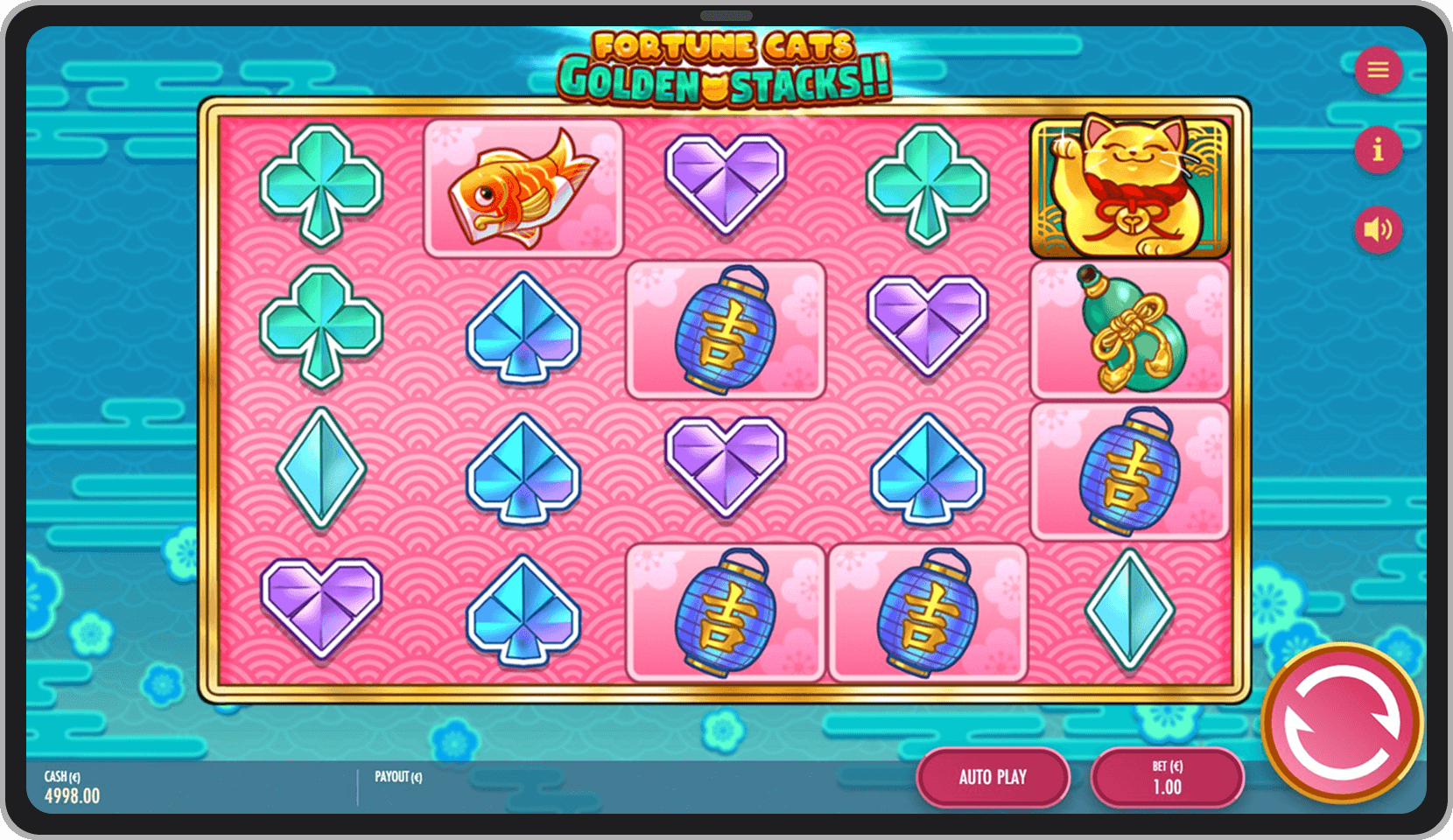Open the bet amount selector

click(x=1168, y=777)
